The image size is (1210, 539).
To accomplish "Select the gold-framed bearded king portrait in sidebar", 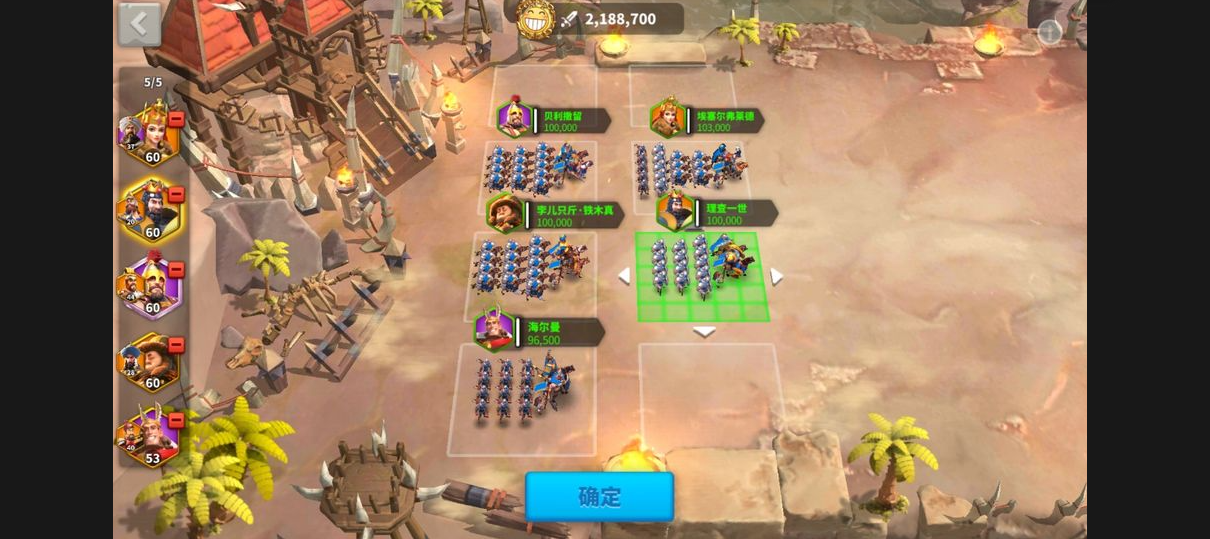I will click(x=149, y=210).
